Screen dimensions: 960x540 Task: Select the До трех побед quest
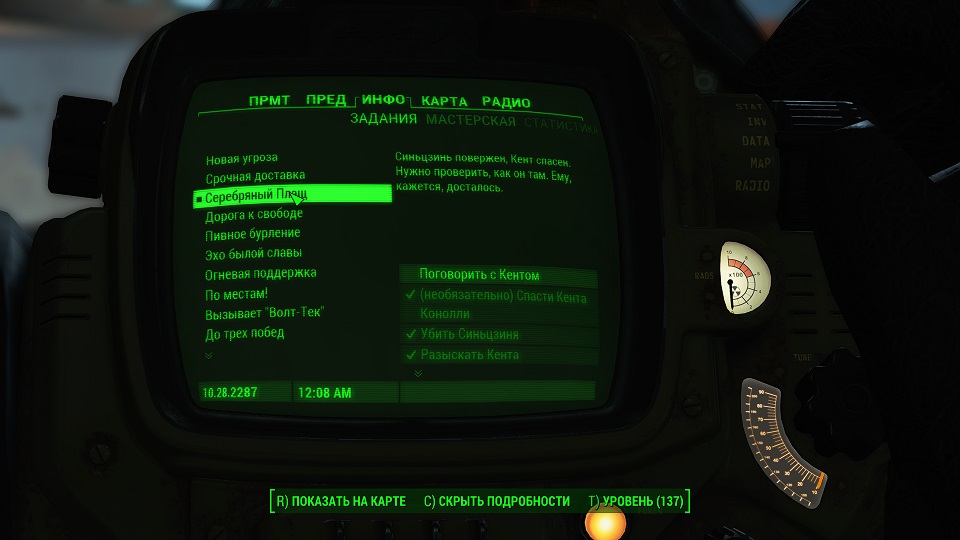pyautogui.click(x=245, y=333)
